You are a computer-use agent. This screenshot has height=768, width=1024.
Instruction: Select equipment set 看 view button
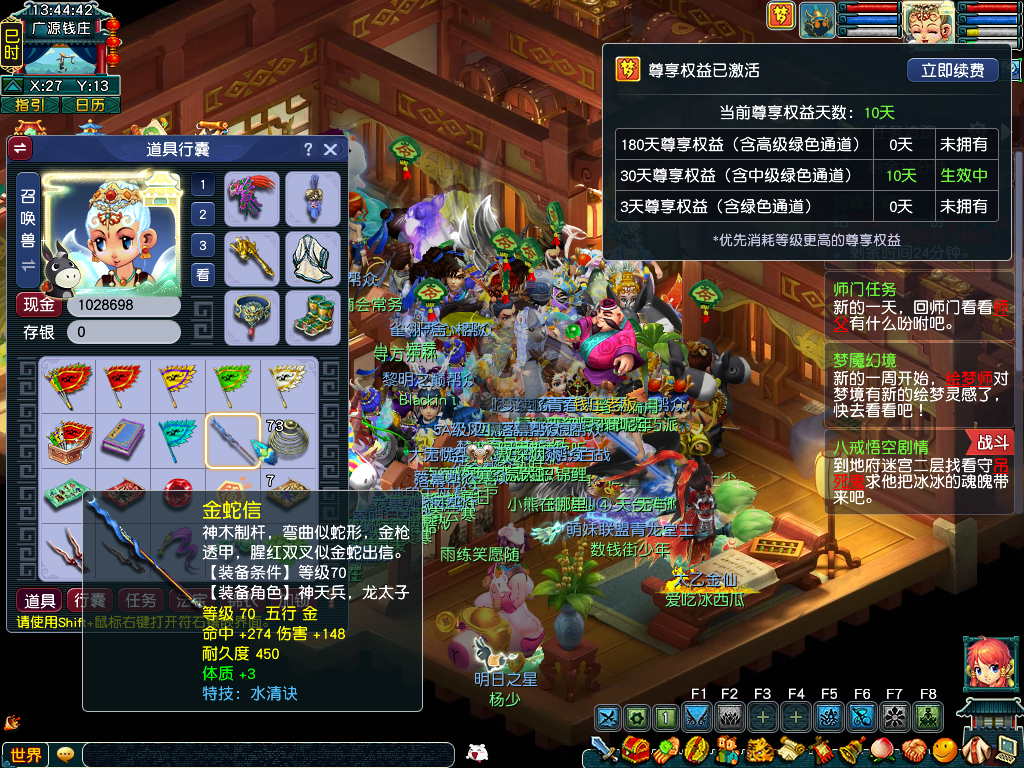pos(203,275)
